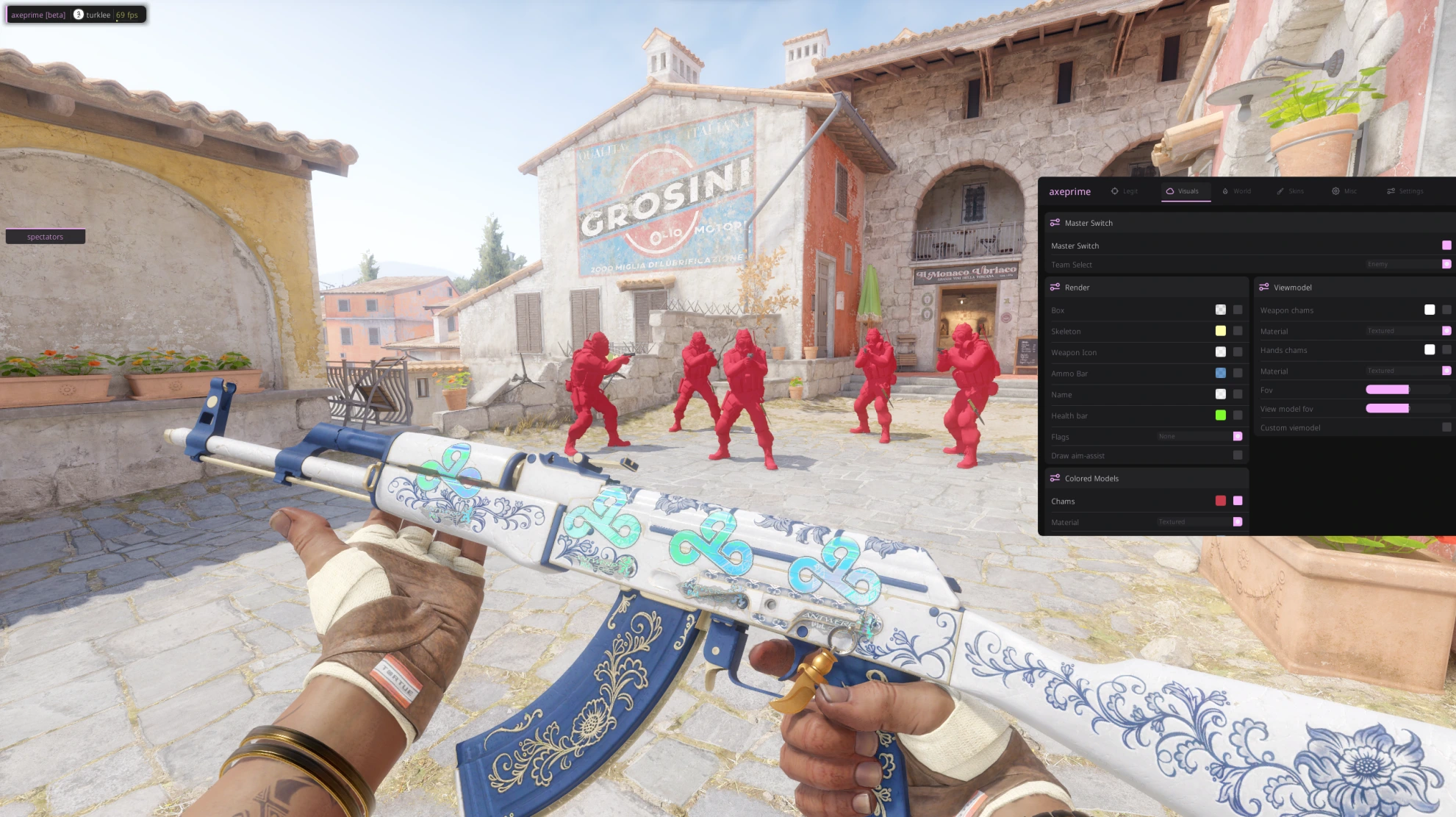The height and width of the screenshot is (817, 1456).
Task: Switch to the World tab
Action: tap(1241, 191)
